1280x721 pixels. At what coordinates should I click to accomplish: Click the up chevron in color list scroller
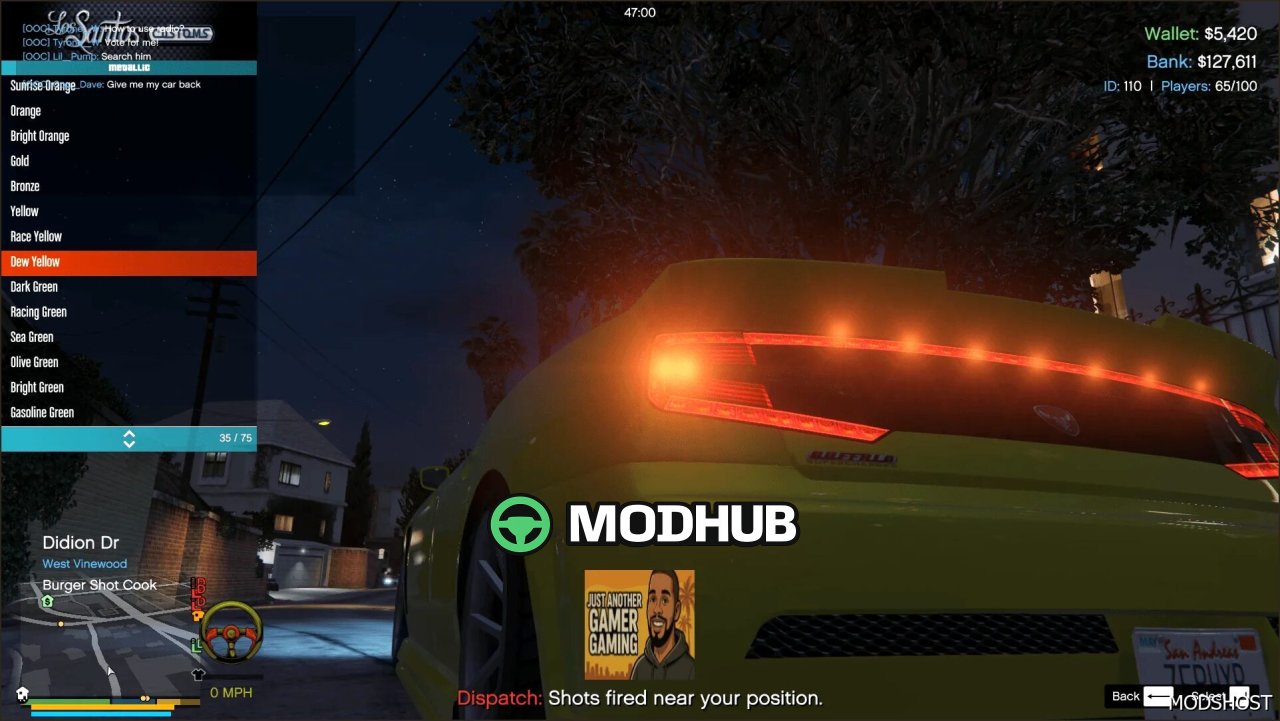tap(130, 434)
